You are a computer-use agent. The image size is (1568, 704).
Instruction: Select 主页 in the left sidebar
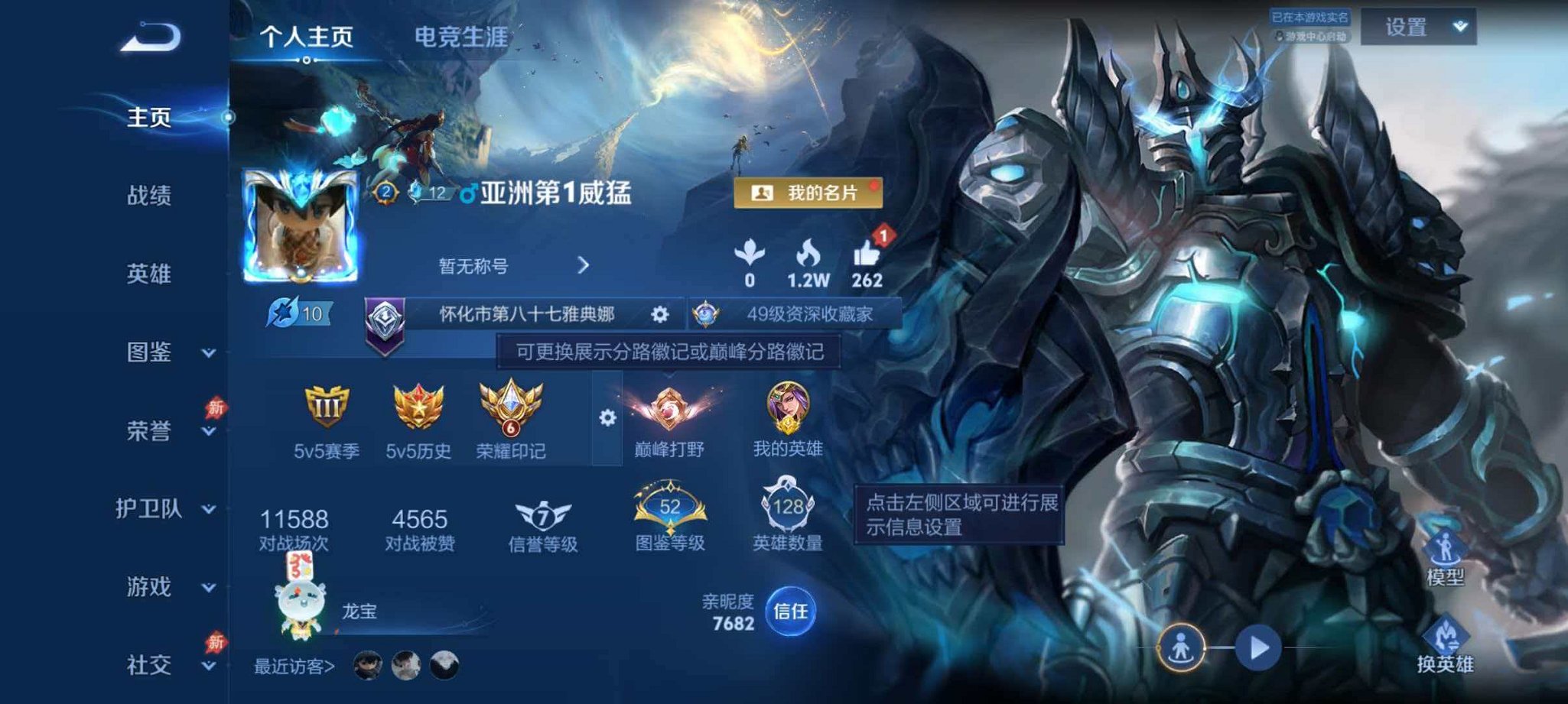pos(150,116)
